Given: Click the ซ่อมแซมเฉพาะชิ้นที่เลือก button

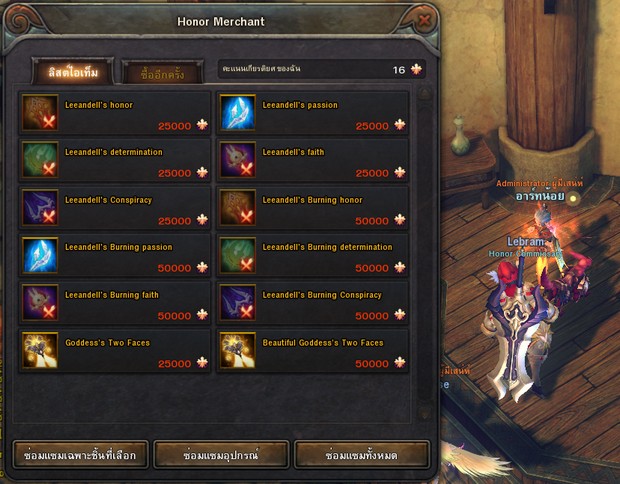Looking at the screenshot, I should [x=81, y=455].
